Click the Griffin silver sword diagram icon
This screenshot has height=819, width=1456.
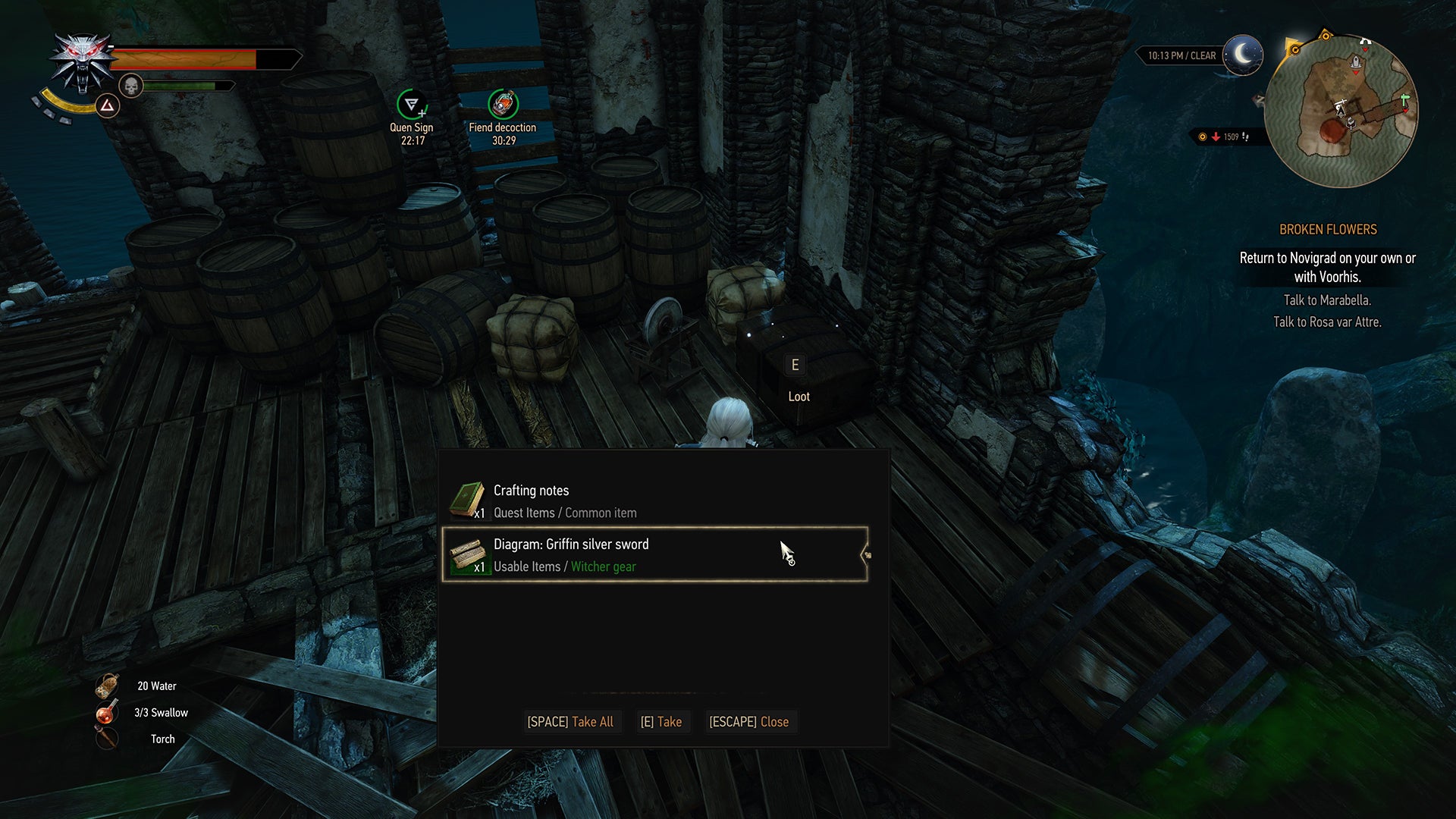click(x=468, y=554)
